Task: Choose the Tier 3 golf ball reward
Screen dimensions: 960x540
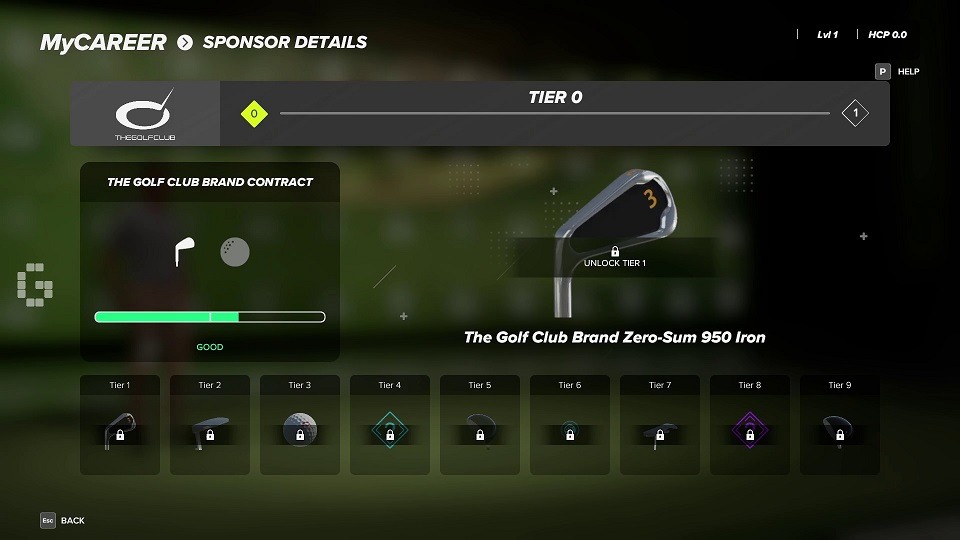Action: tap(300, 425)
